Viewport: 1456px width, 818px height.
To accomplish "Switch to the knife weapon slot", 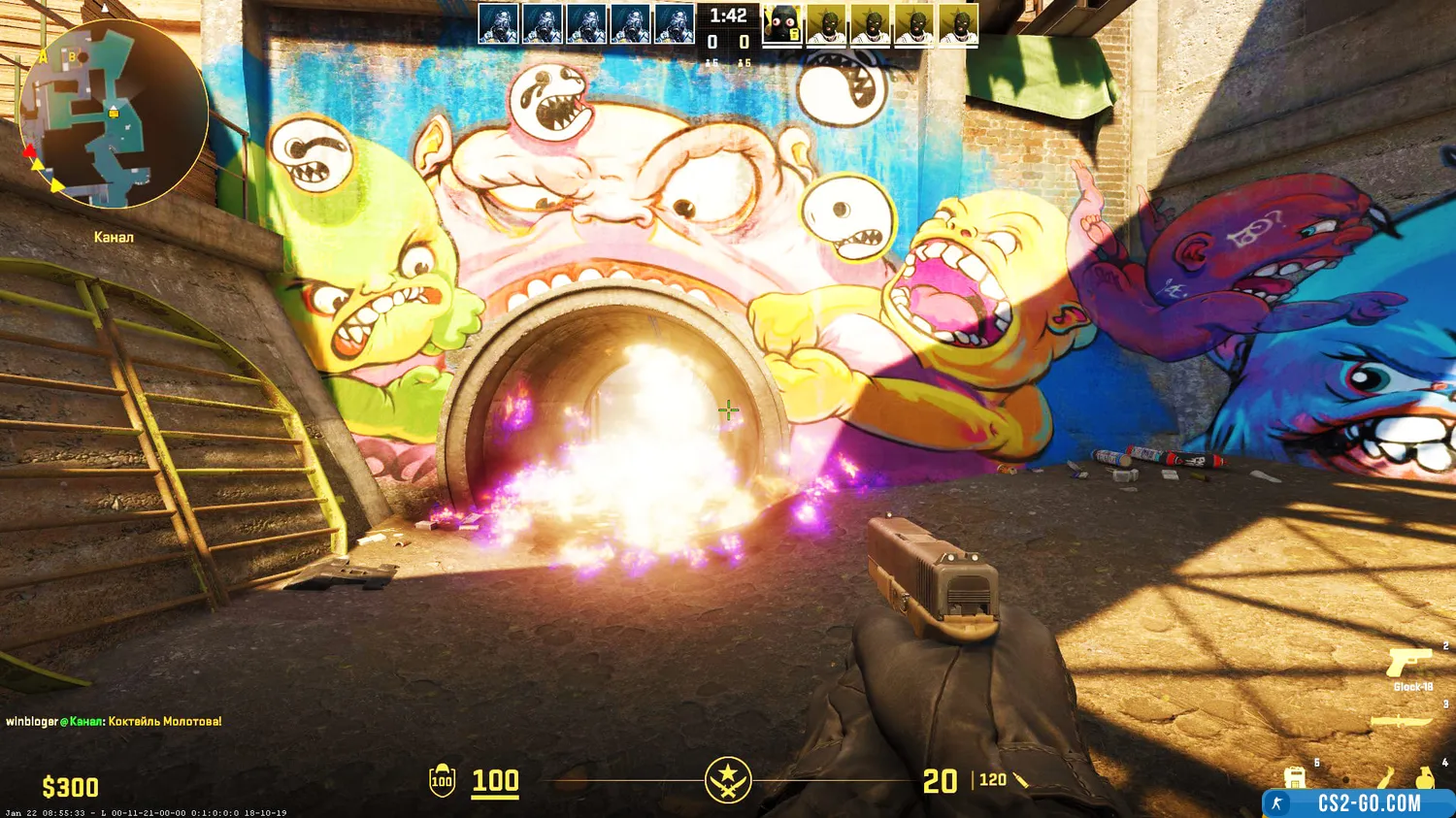I will point(1402,721).
